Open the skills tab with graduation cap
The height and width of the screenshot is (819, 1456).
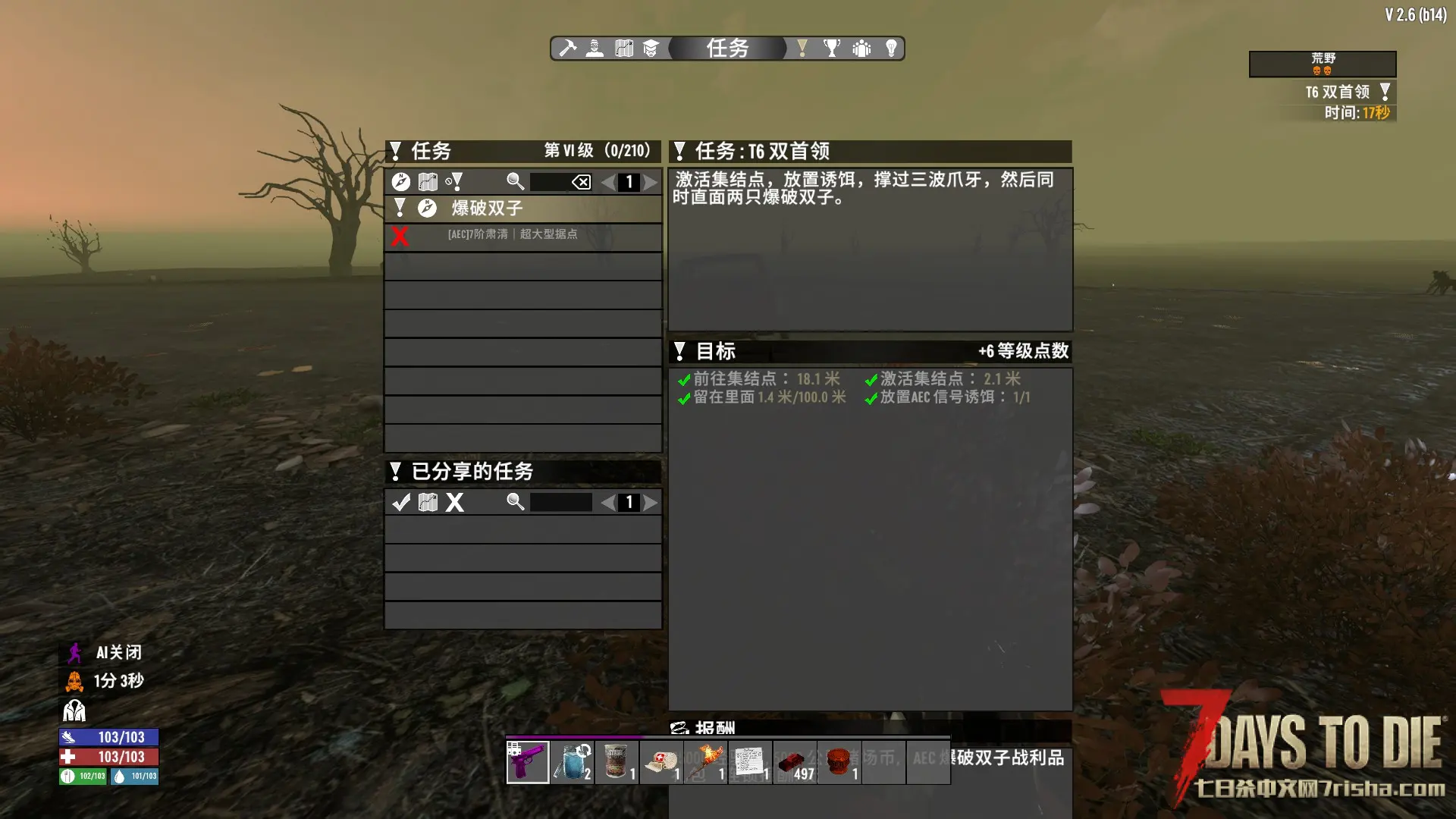[651, 49]
